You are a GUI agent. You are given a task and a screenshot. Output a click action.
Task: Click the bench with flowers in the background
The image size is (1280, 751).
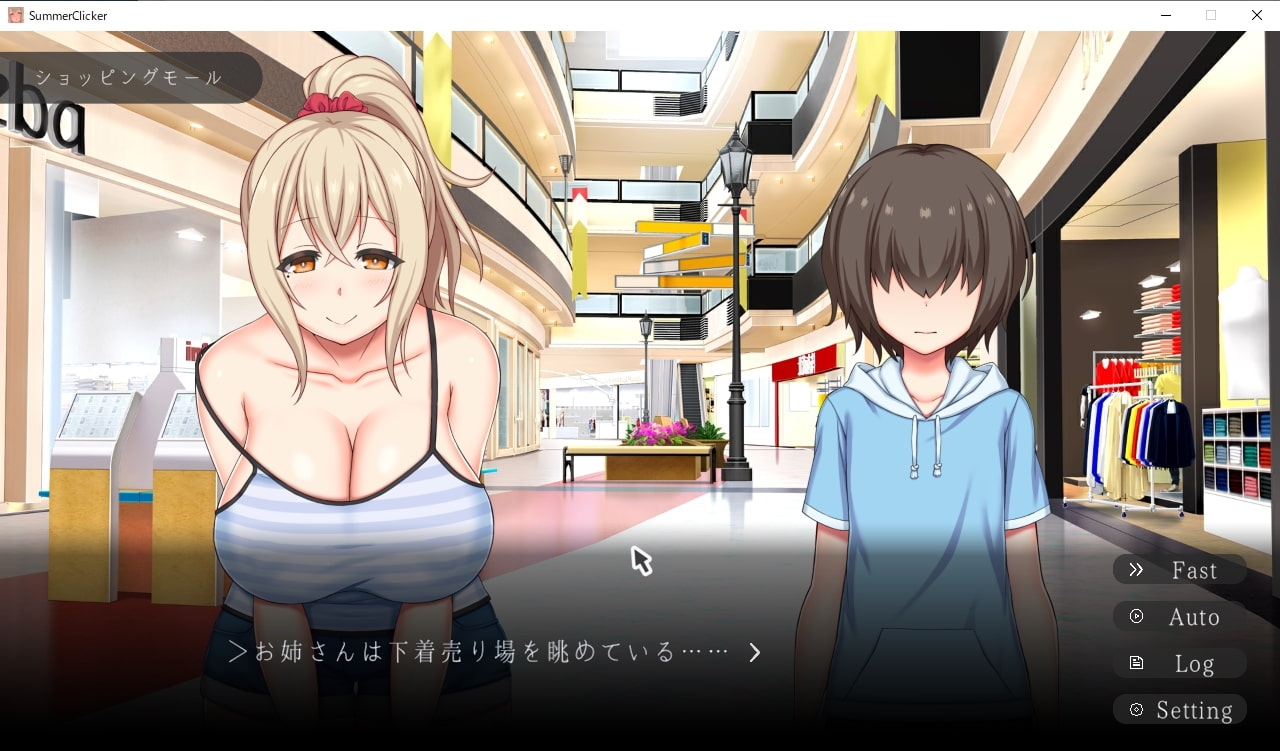coord(640,450)
